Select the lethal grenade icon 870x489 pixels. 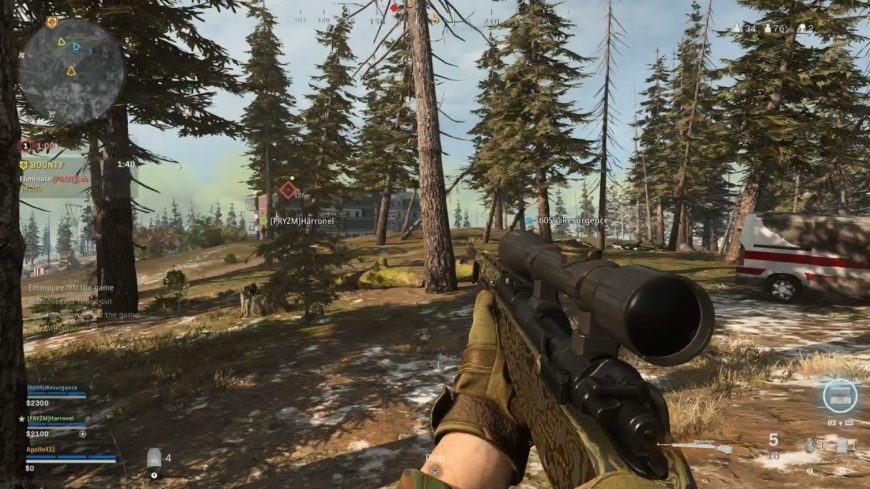tap(809, 444)
